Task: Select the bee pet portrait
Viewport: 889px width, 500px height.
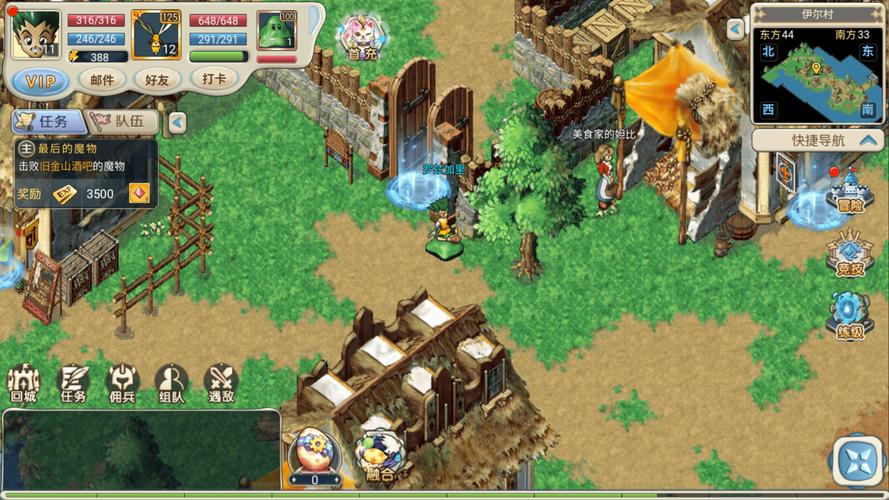Action: coord(155,35)
